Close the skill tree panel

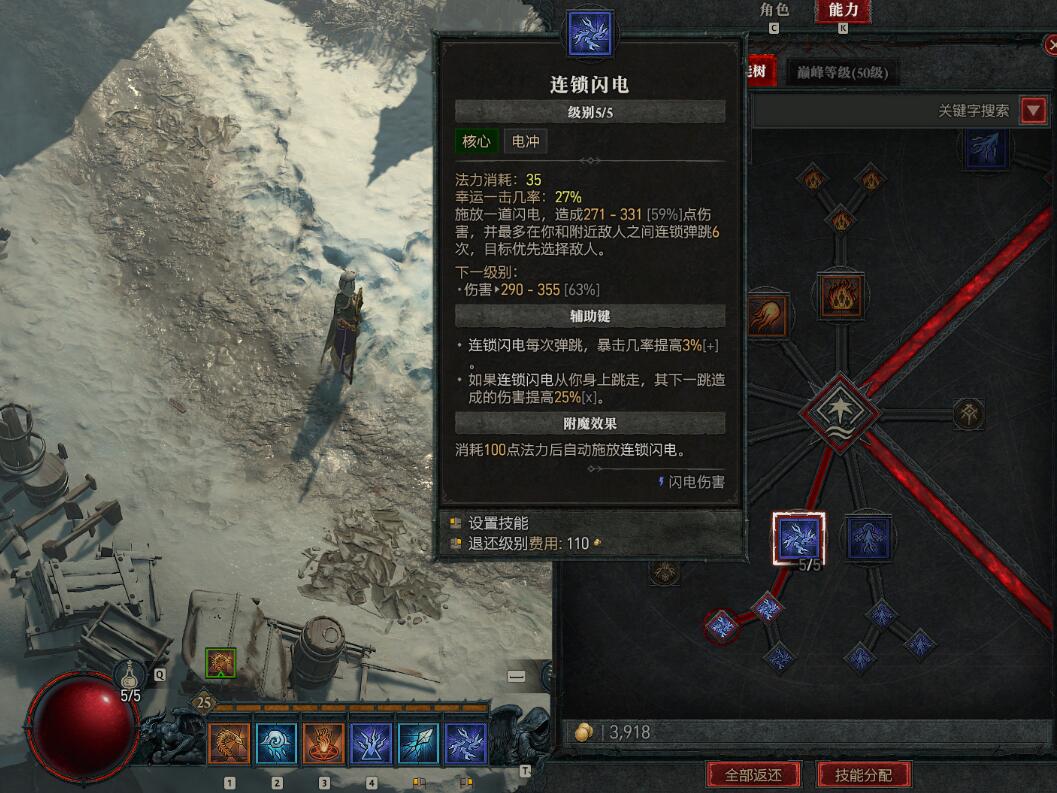[x=1050, y=45]
